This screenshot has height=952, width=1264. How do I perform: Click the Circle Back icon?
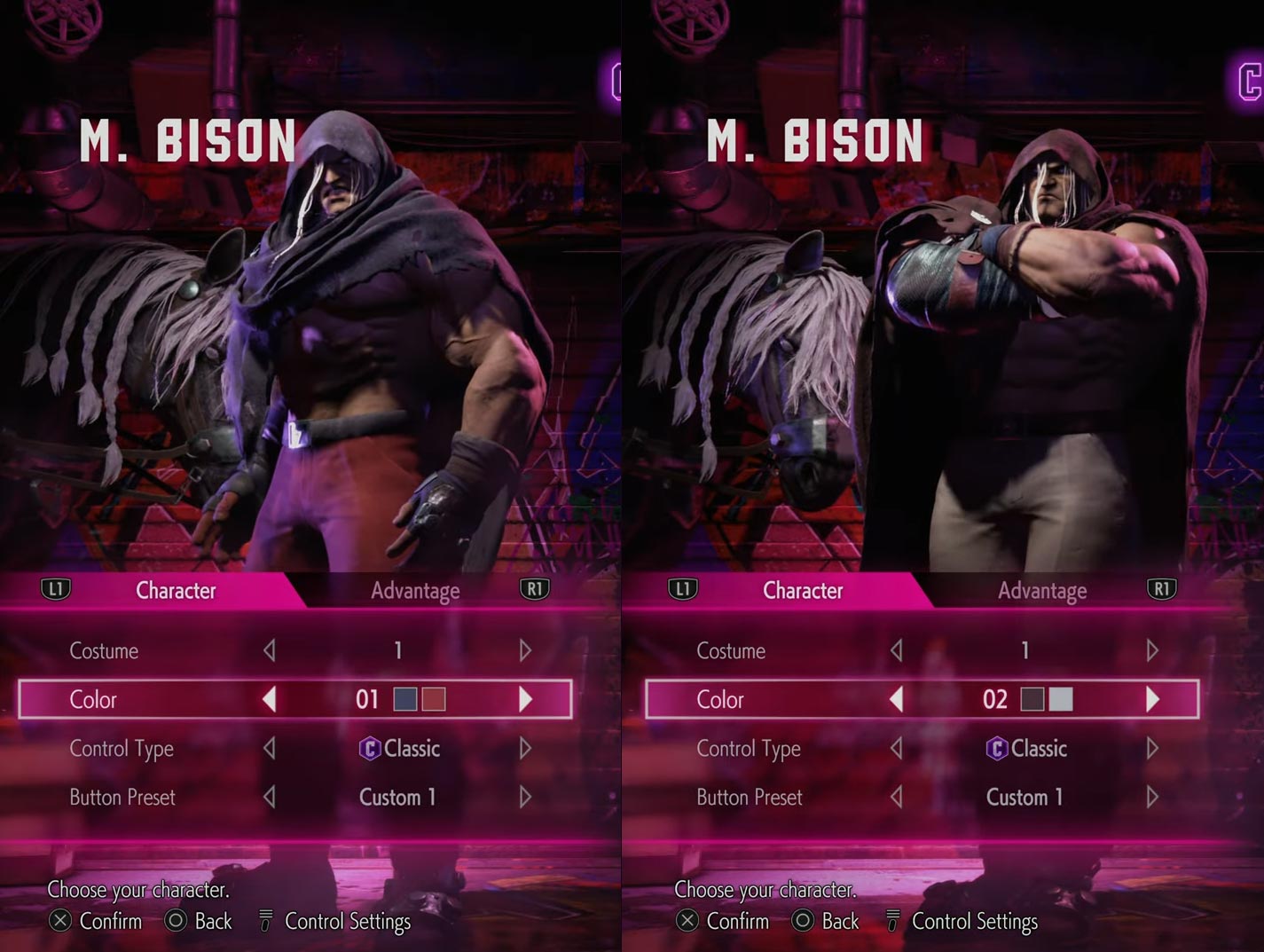(x=175, y=921)
